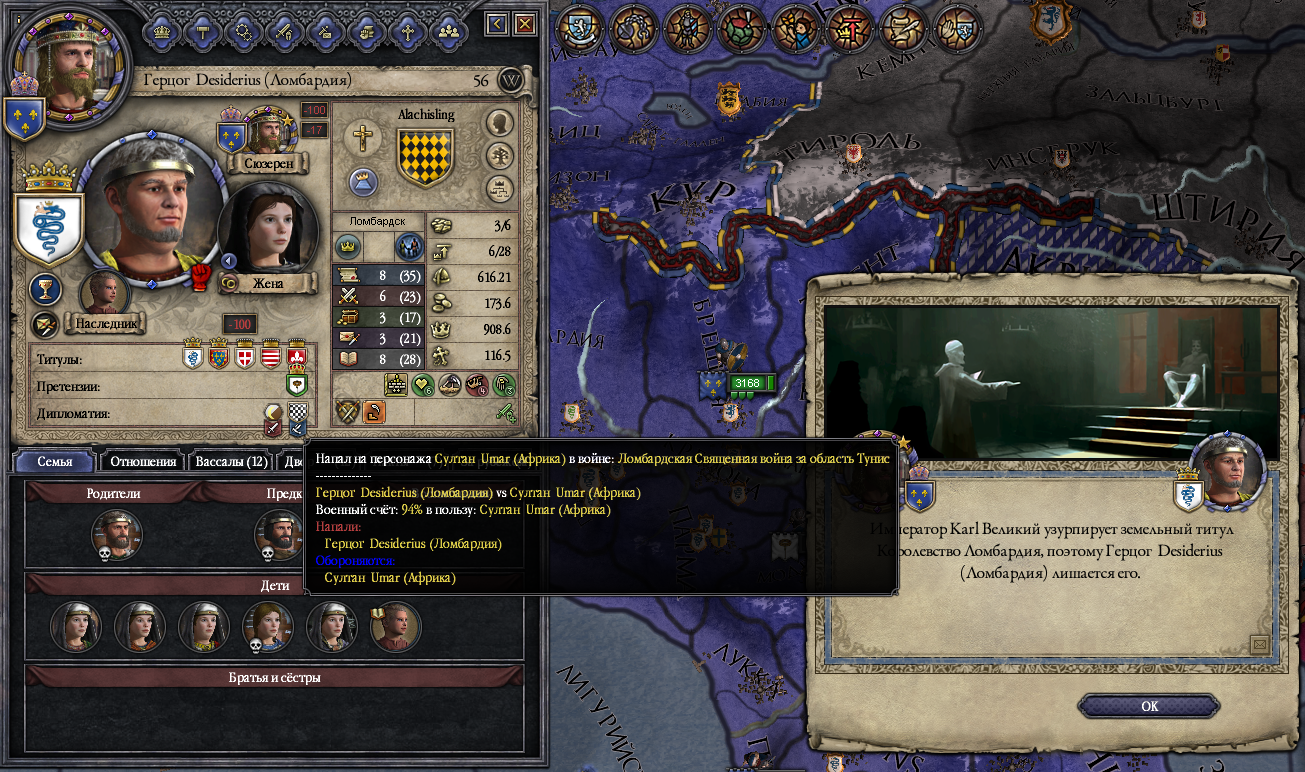The width and height of the screenshot is (1305, 772).
Task: Select the chalice icon beside the portrait
Action: (44, 290)
